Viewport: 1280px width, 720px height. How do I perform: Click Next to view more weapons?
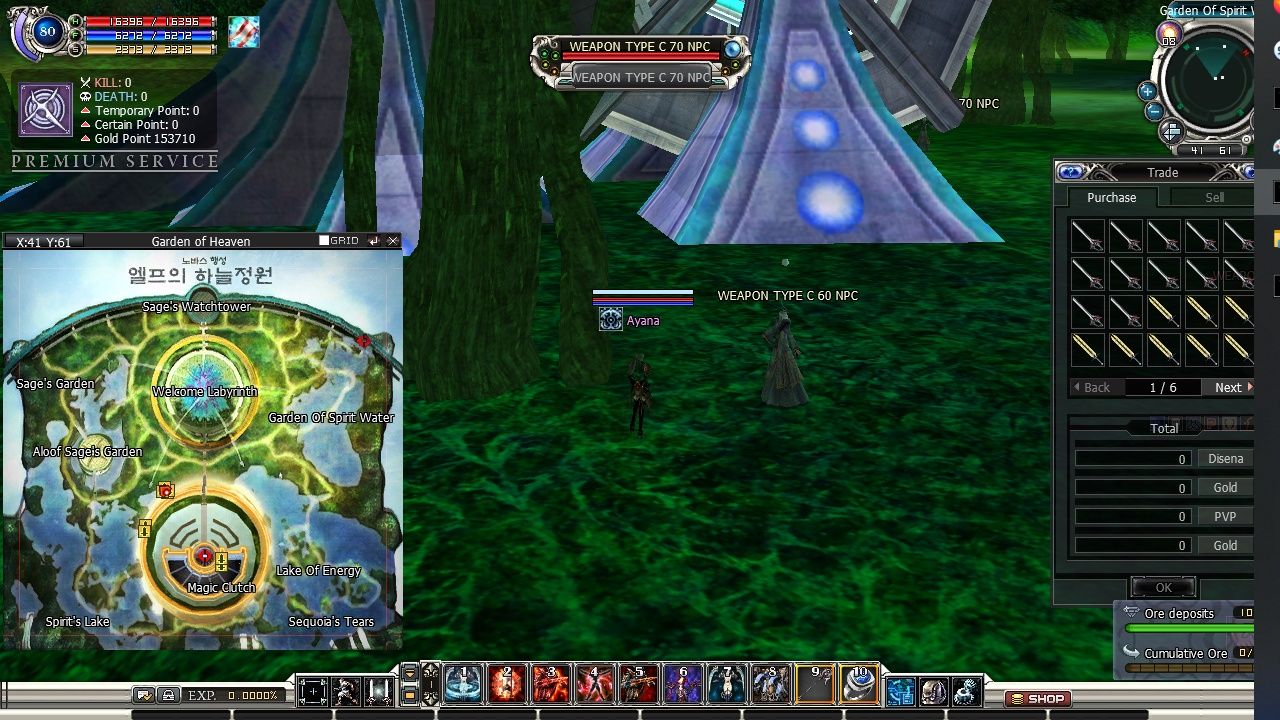(x=1228, y=387)
